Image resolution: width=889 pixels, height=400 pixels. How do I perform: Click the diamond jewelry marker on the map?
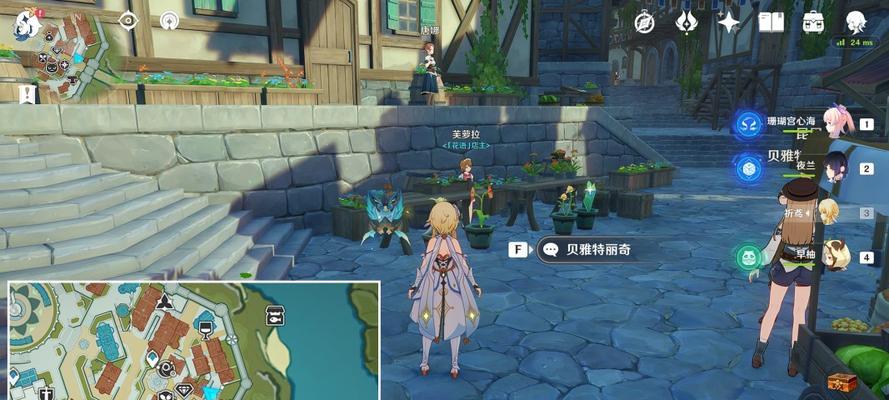coord(183,390)
